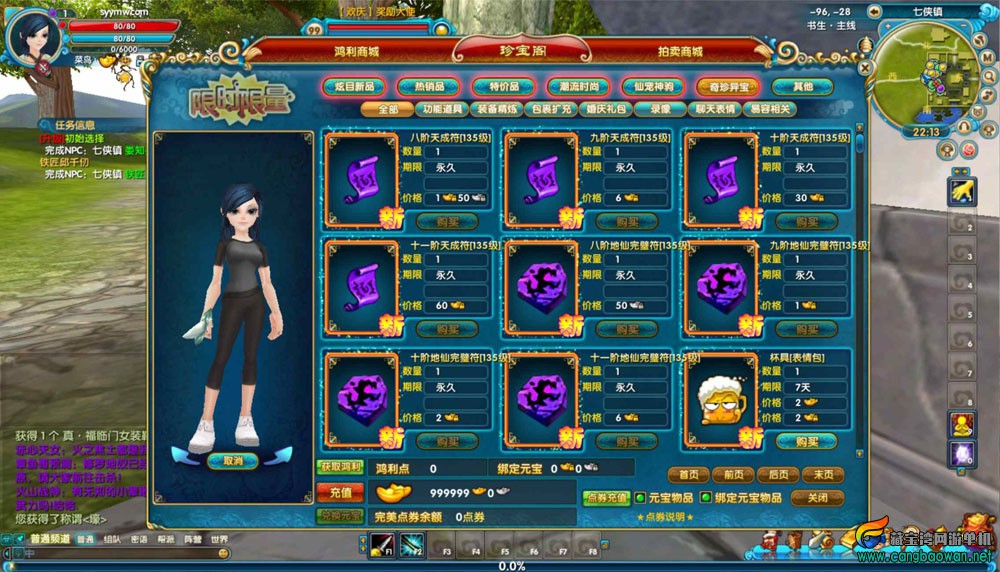Open the 拍卖商城 auction tab
This screenshot has width=1000, height=572.
(680, 51)
